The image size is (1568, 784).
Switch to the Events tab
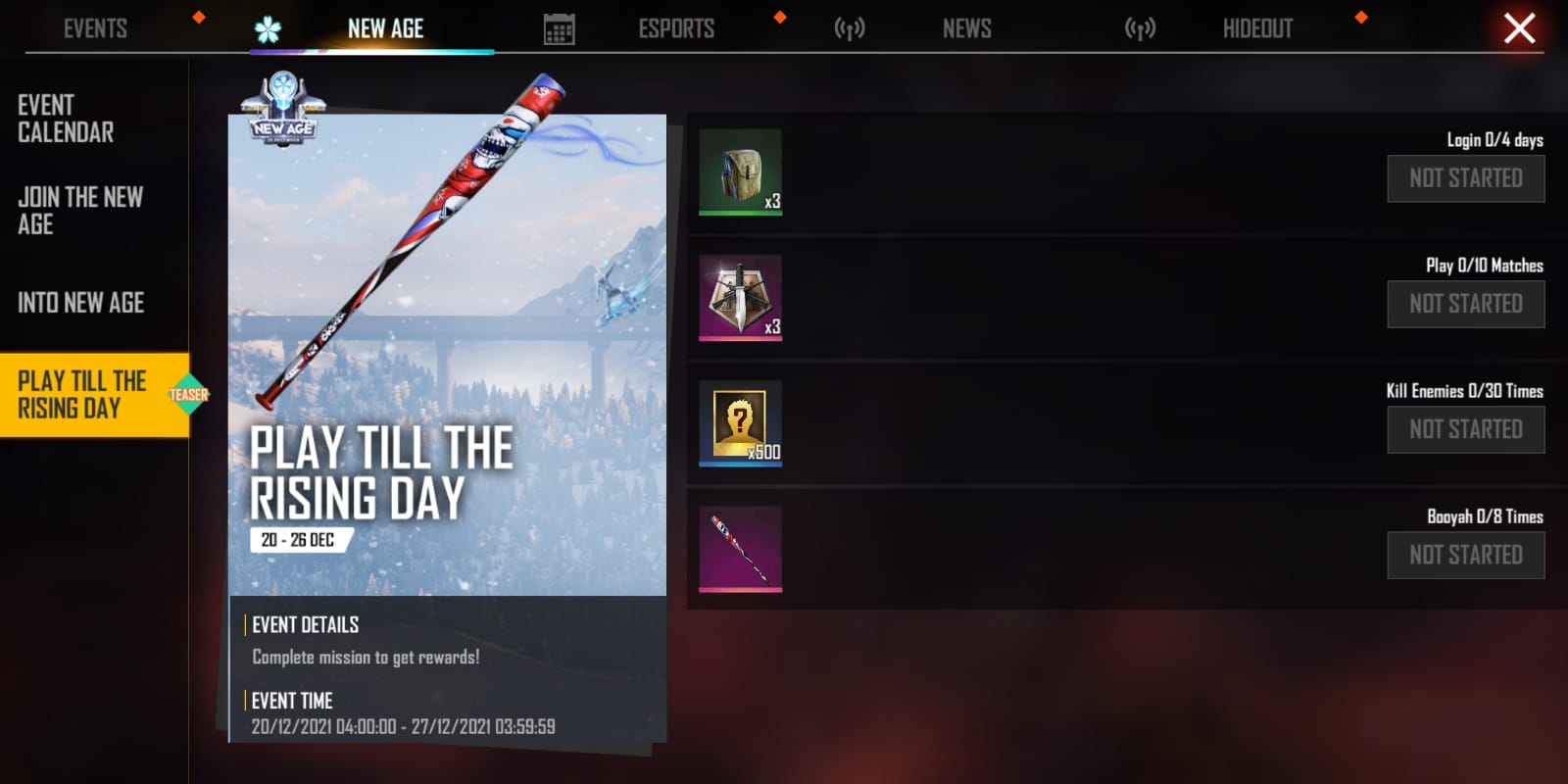point(95,28)
